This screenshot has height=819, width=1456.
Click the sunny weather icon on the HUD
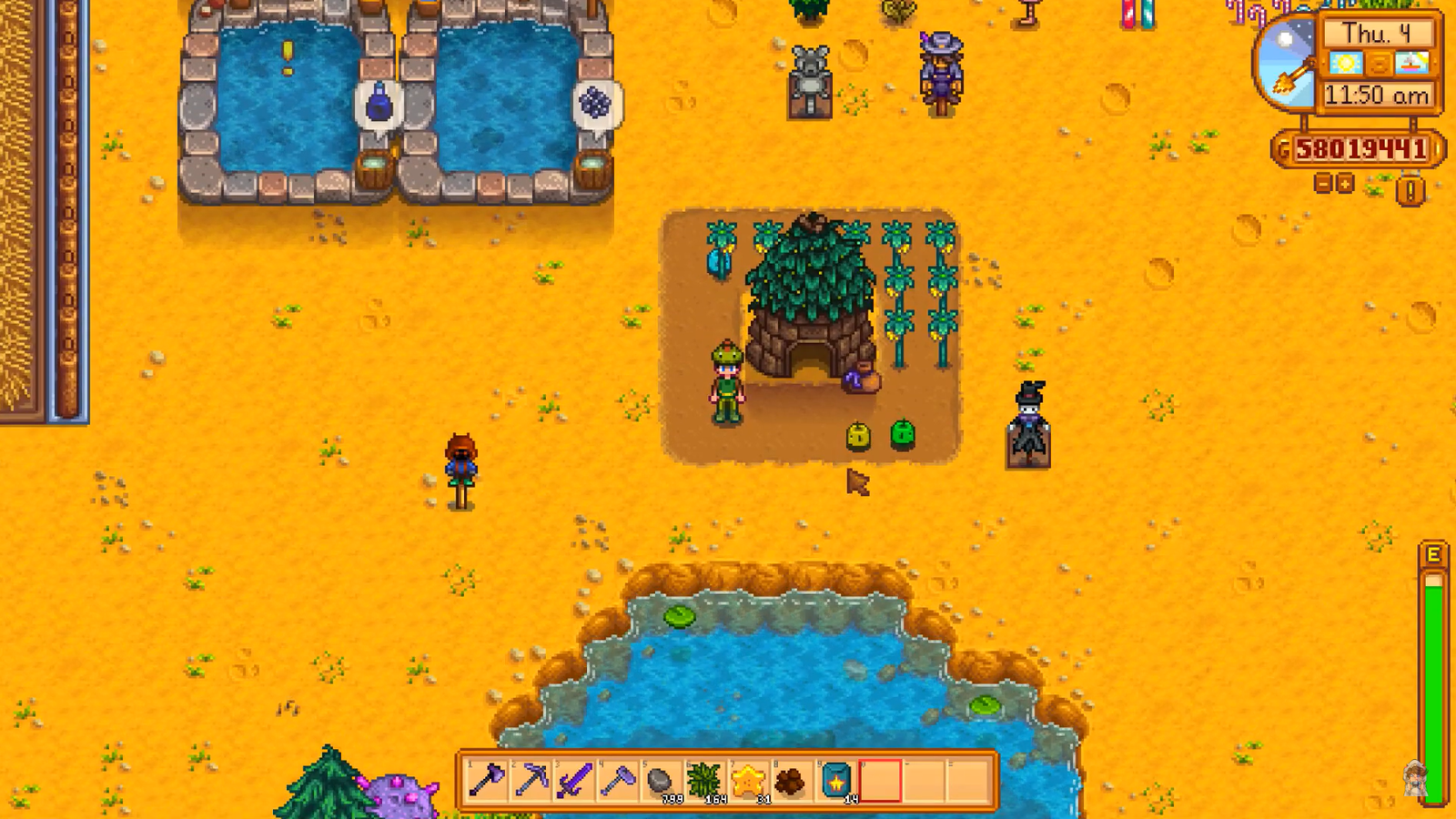tap(1346, 63)
